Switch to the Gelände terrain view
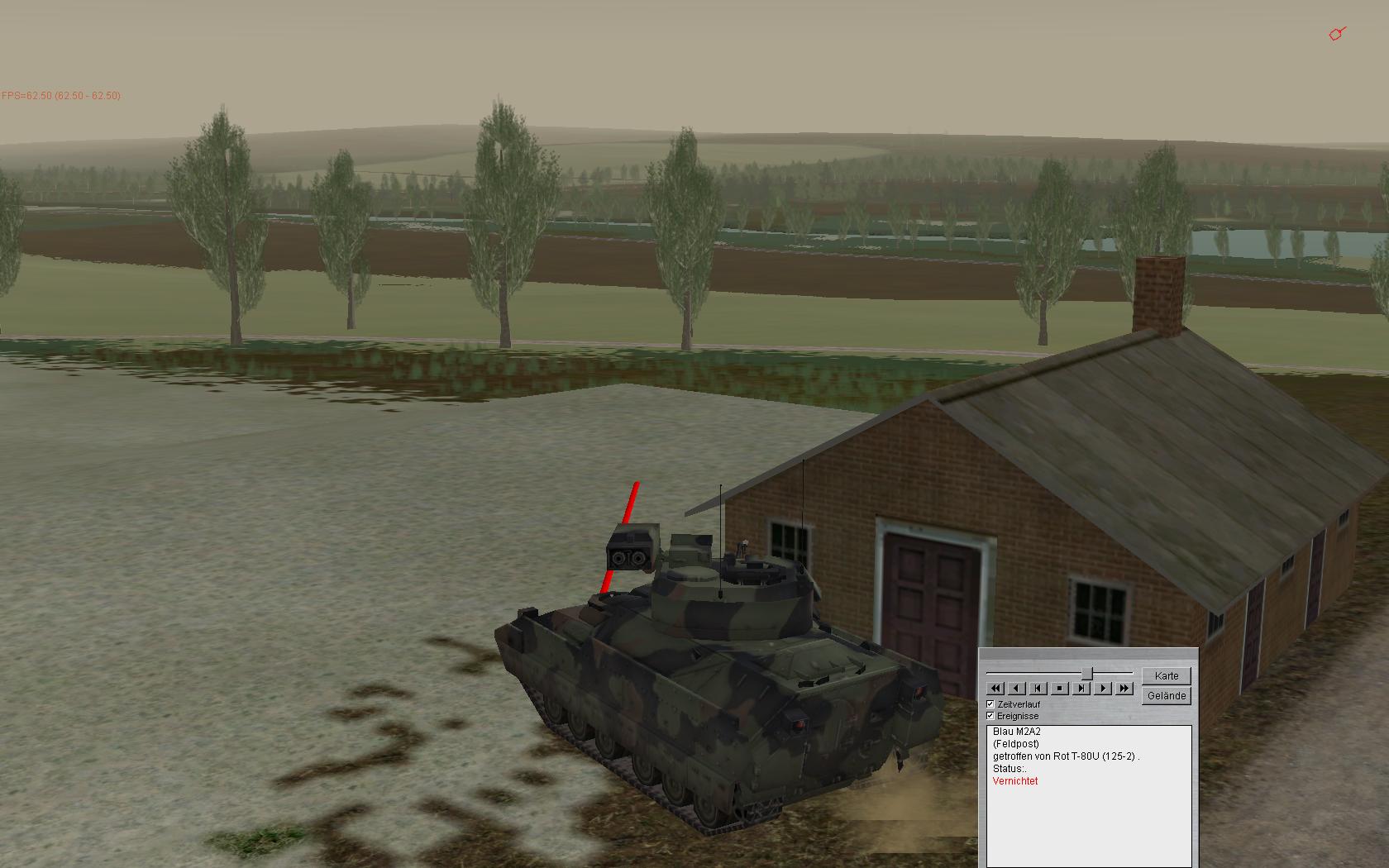The width and height of the screenshot is (1389, 868). [x=1166, y=696]
